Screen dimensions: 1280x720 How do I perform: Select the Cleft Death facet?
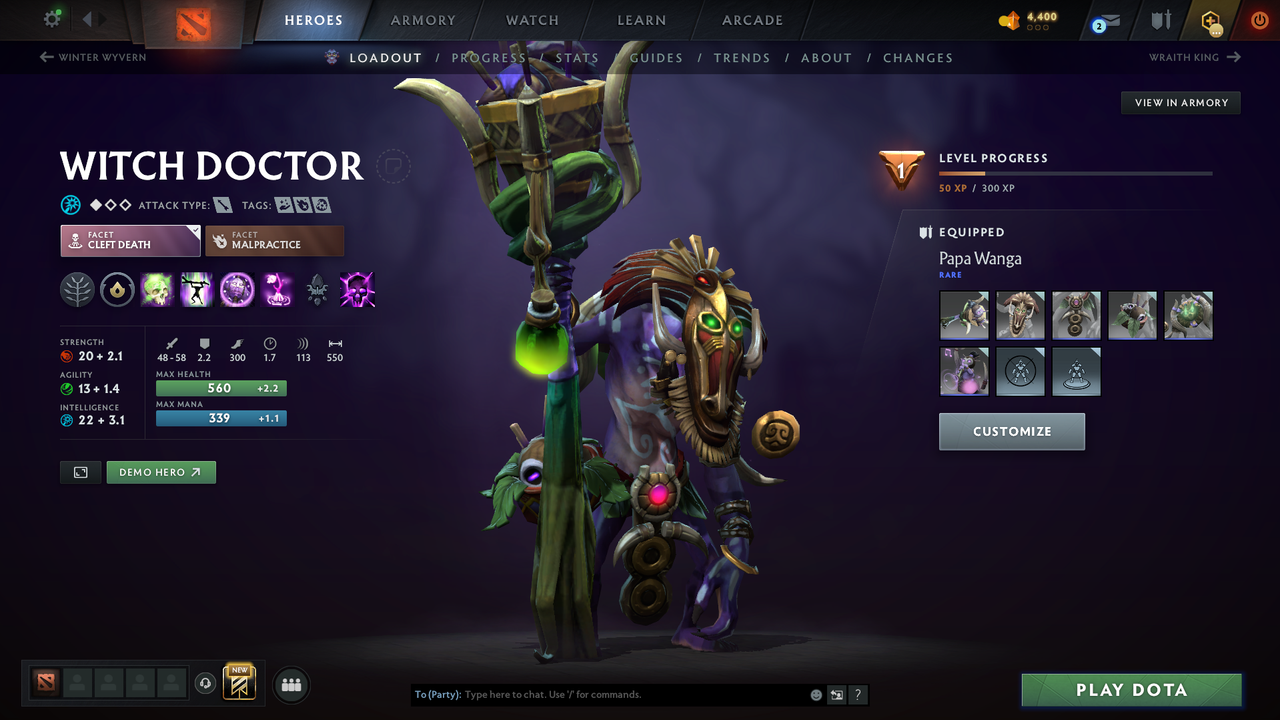coord(130,240)
